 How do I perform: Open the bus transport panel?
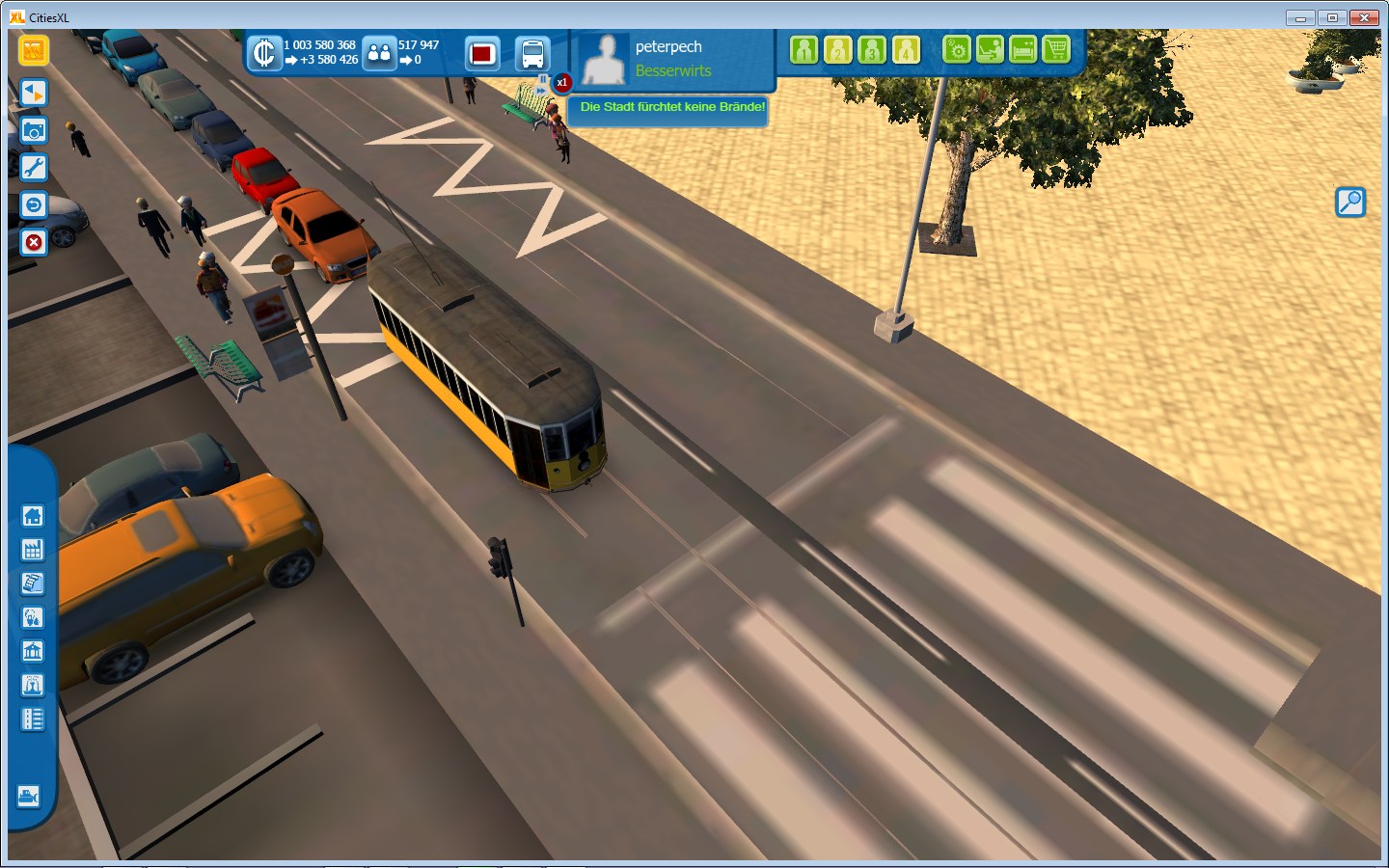(x=531, y=54)
